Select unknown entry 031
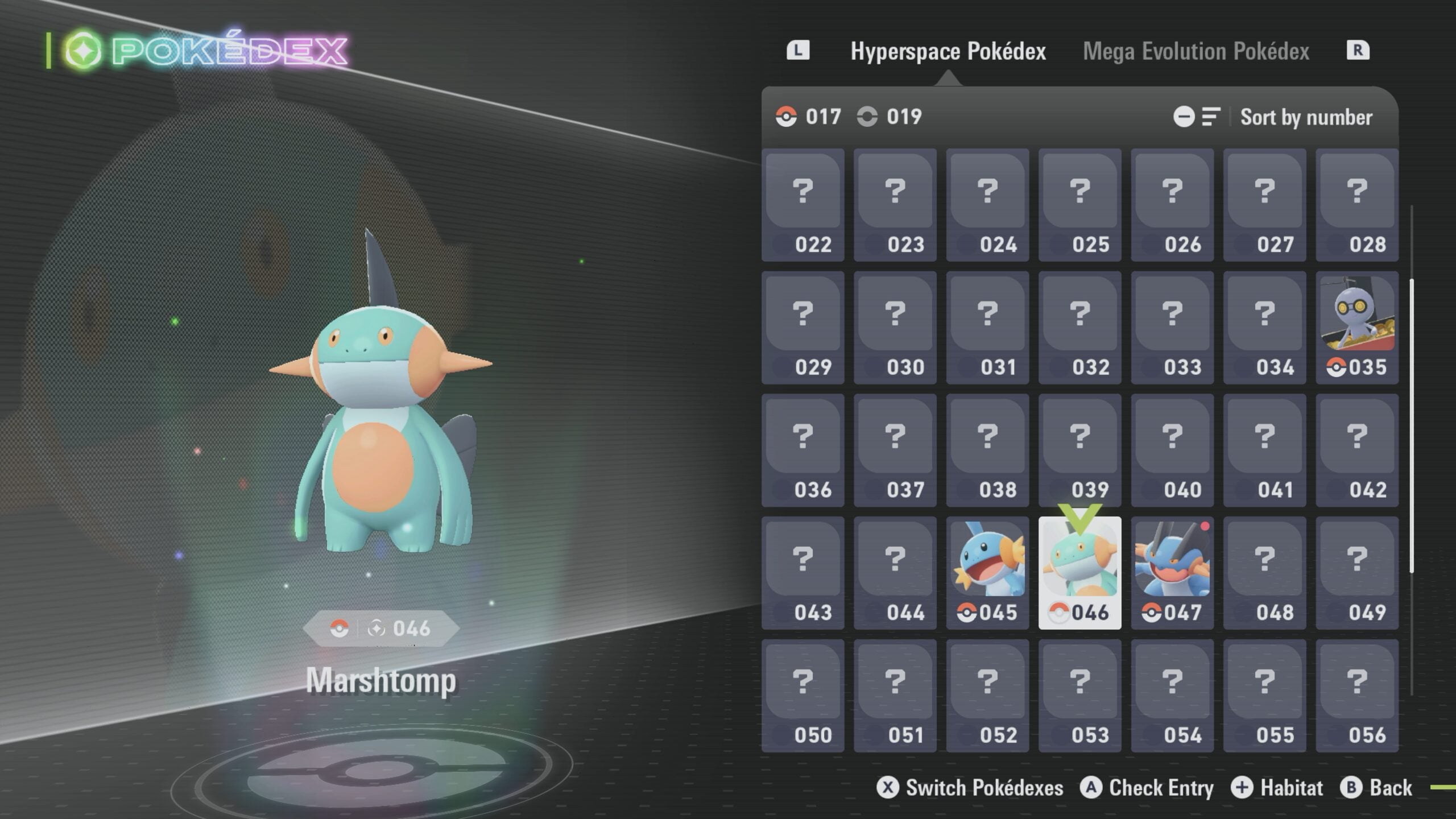Screen dimensions: 1456x819 point(987,327)
